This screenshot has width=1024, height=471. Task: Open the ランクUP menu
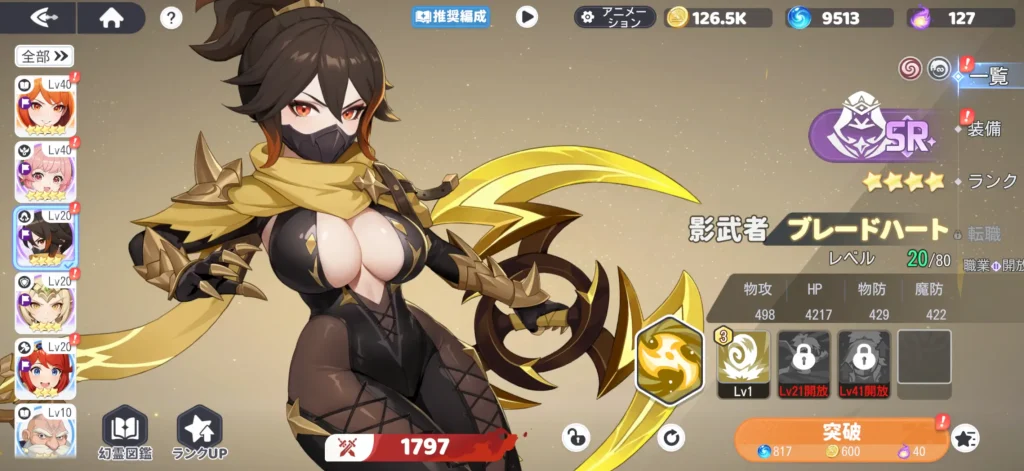[x=200, y=433]
